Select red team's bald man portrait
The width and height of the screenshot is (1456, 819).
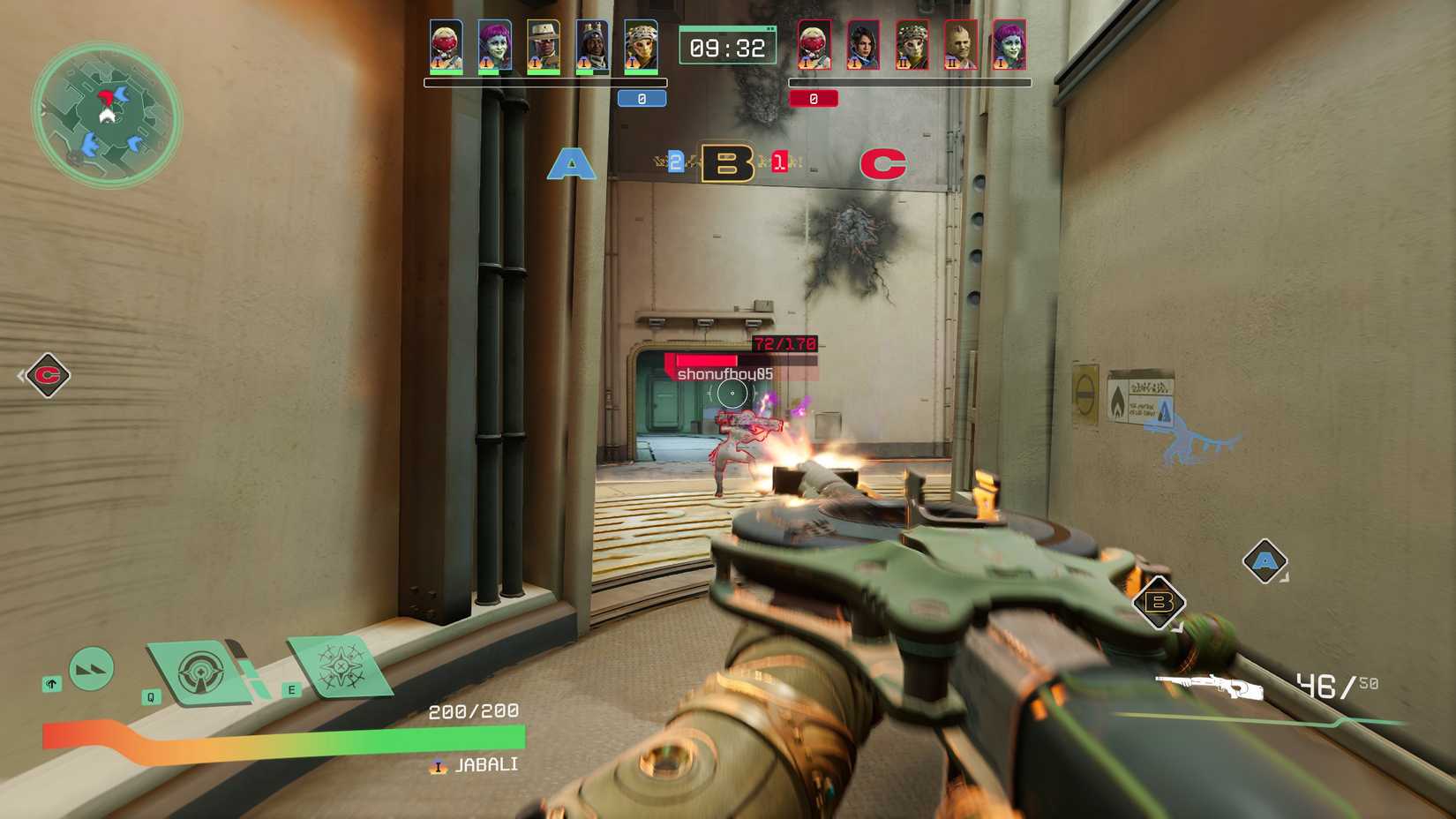pos(960,46)
